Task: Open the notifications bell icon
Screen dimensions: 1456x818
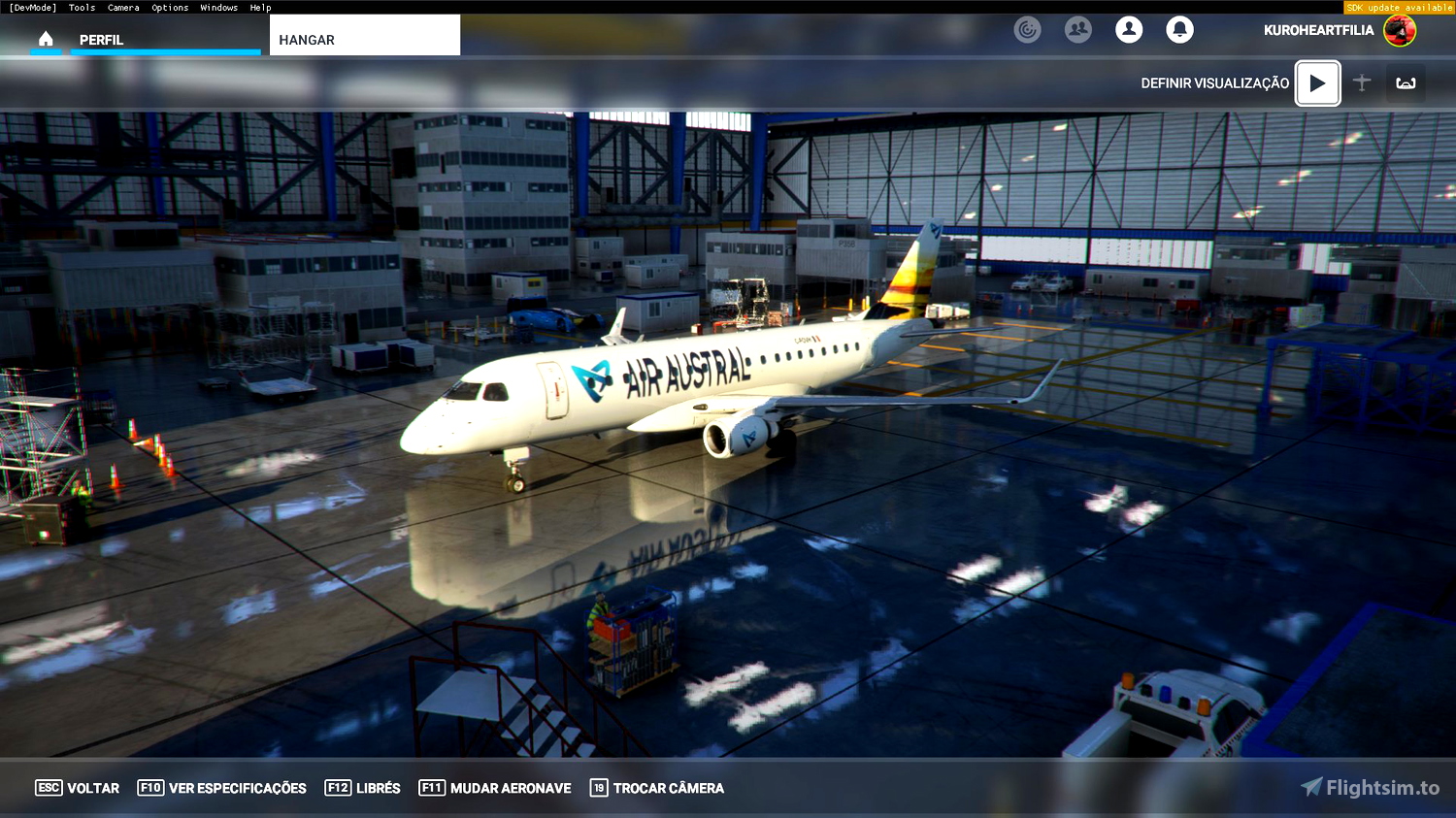Action: [1179, 29]
